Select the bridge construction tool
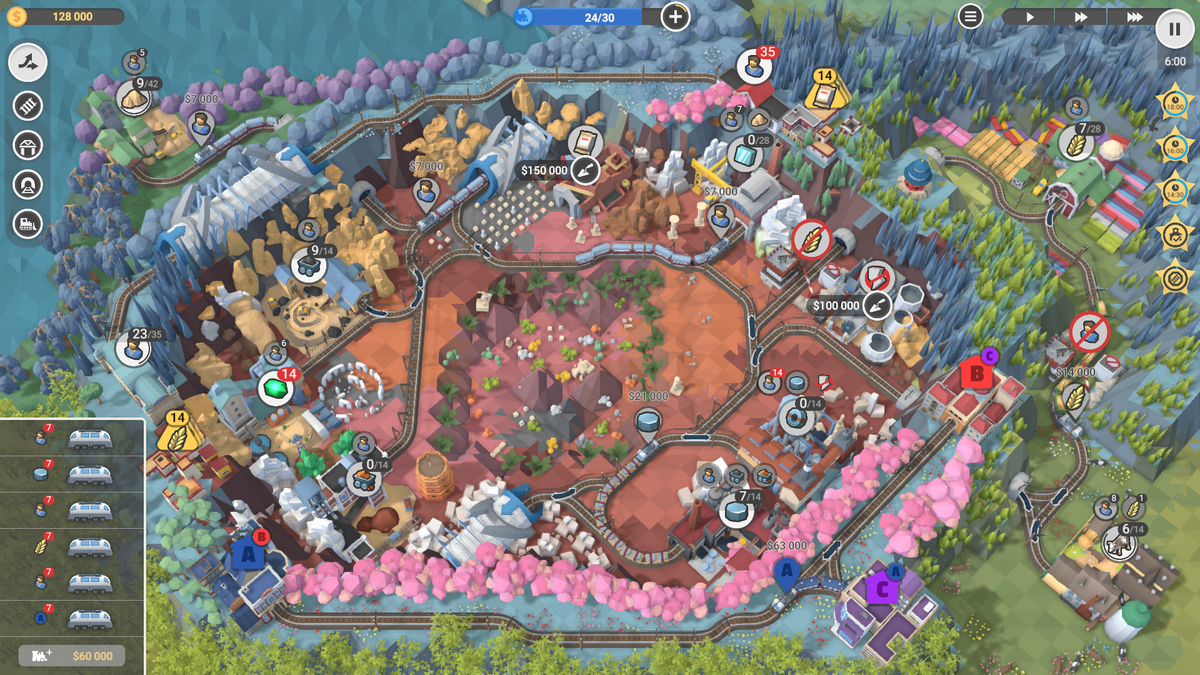 [x=28, y=145]
